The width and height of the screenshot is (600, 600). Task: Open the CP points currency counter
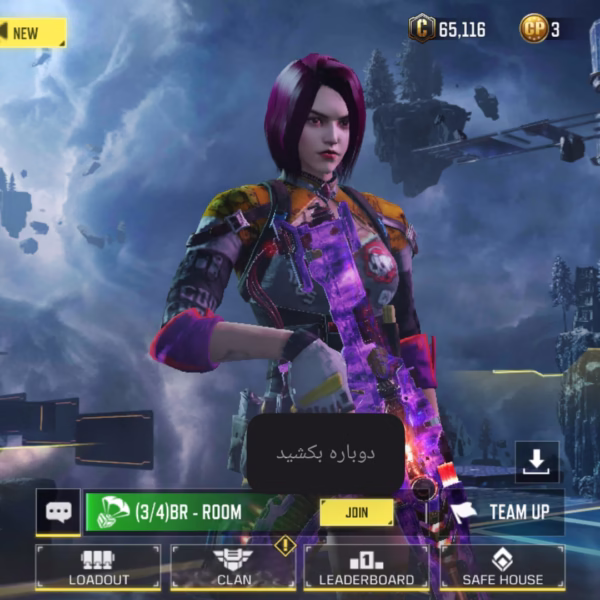541,29
